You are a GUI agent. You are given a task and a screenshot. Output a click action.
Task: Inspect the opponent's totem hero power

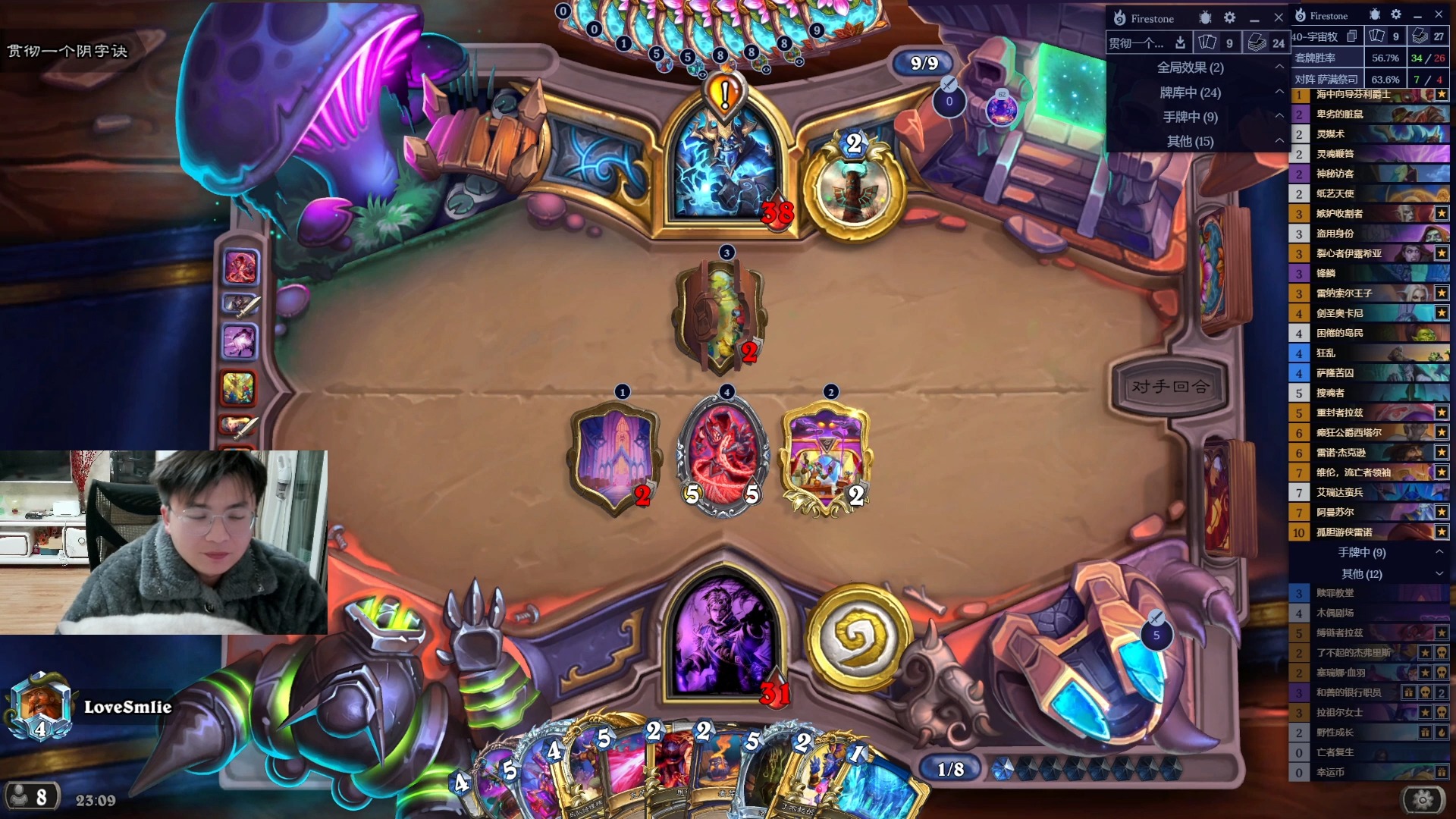[x=855, y=187]
